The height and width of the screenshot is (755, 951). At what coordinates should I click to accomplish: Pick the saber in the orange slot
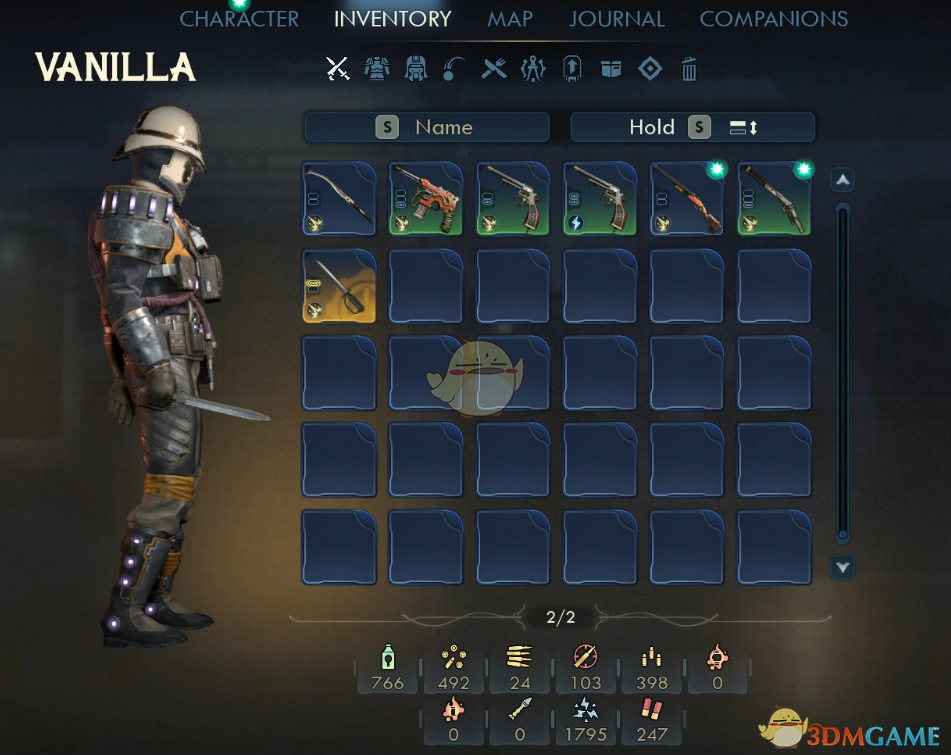pos(339,286)
